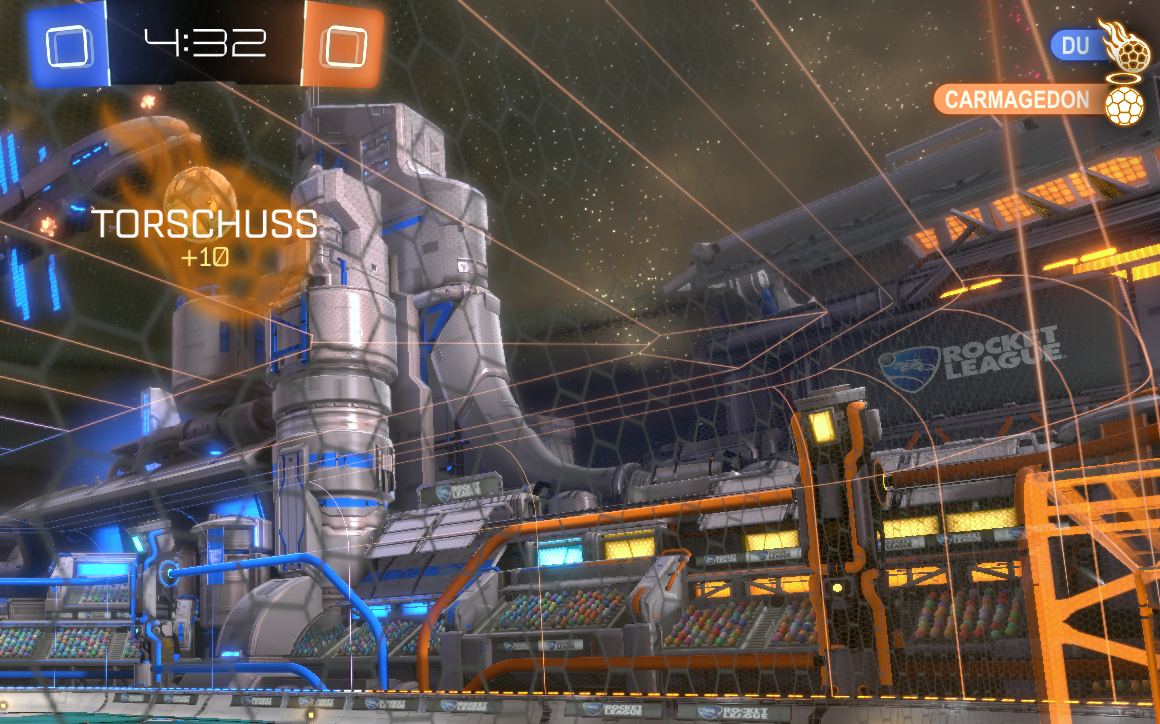
Task: Select the CARMAGEDON player name tag
Action: coord(1016,100)
